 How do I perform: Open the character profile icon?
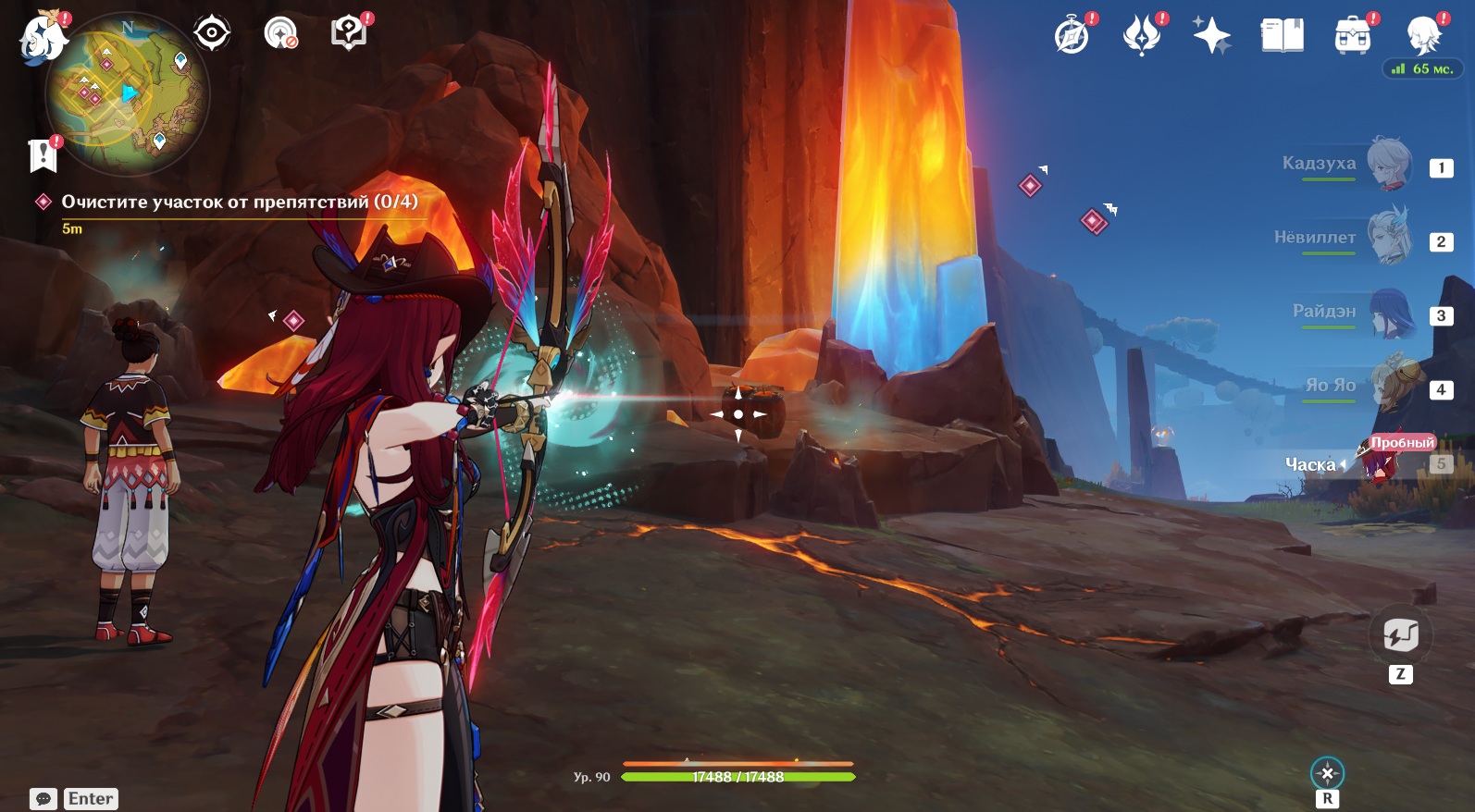point(1422,36)
